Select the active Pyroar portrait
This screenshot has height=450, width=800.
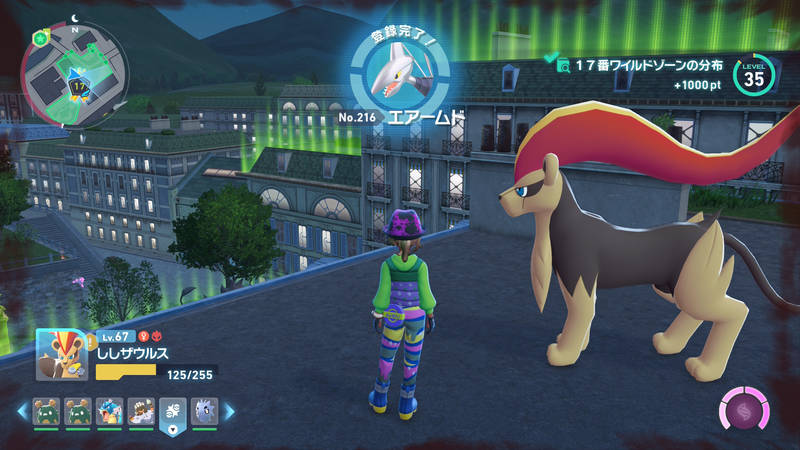click(x=61, y=355)
